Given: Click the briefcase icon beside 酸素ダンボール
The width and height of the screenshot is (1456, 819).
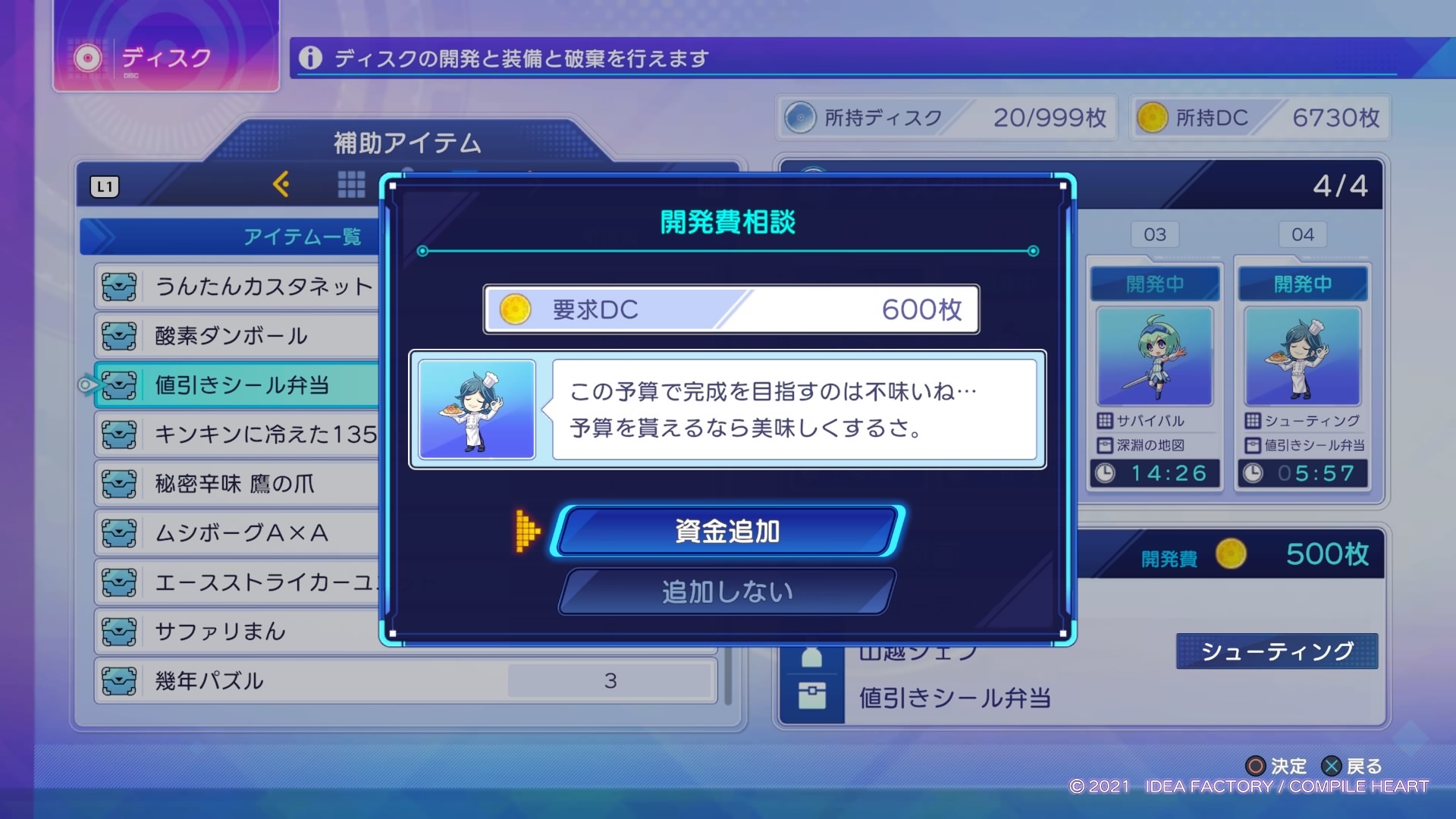Looking at the screenshot, I should click(x=119, y=335).
